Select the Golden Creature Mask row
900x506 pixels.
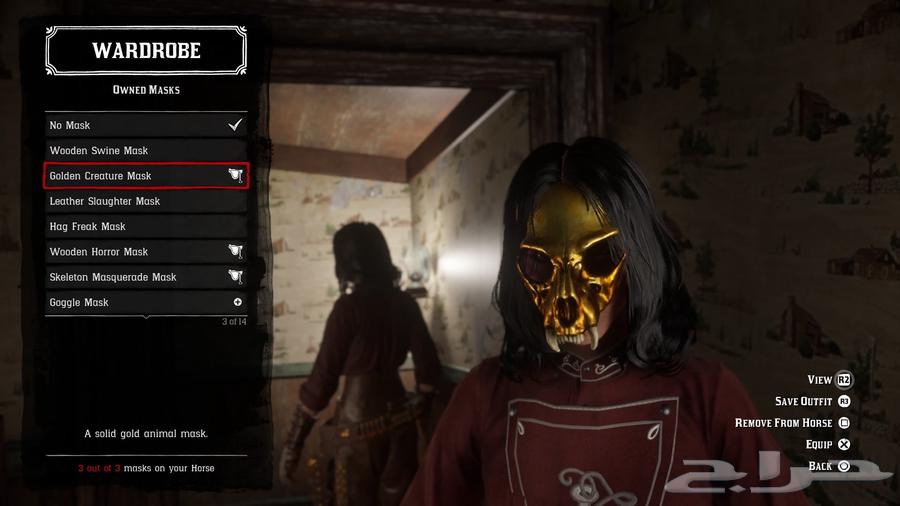(x=146, y=176)
